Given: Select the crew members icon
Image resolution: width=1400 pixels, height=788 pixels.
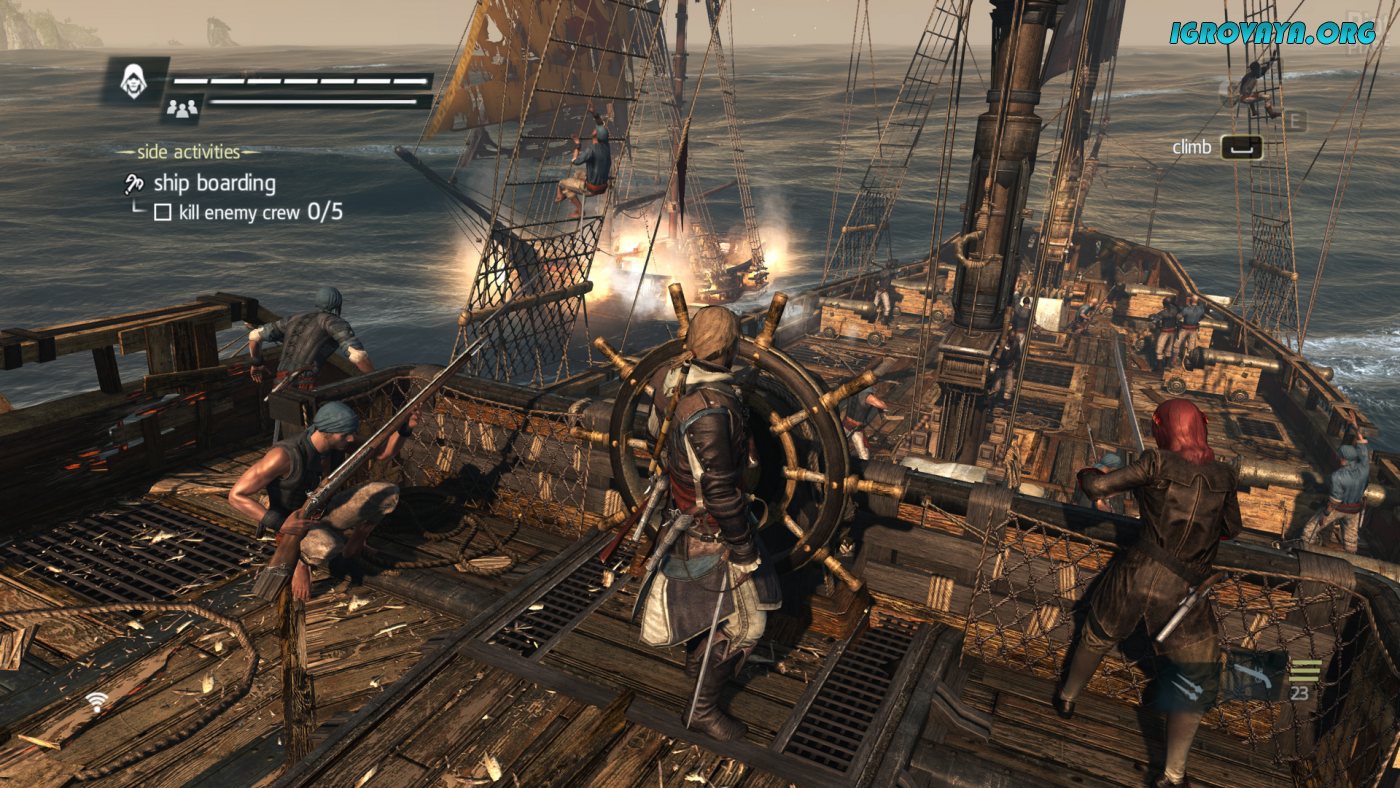Looking at the screenshot, I should tap(181, 108).
